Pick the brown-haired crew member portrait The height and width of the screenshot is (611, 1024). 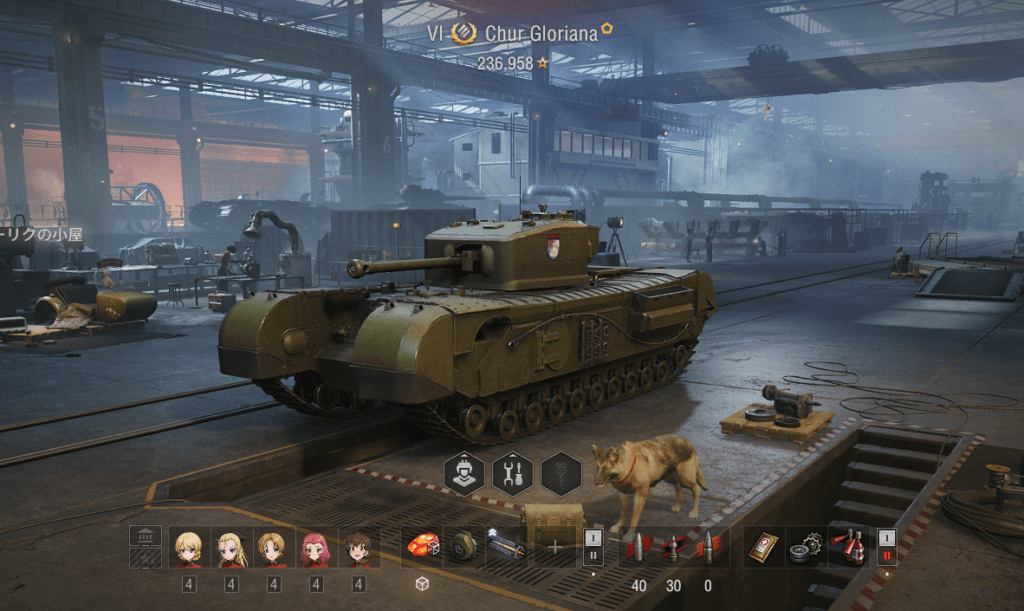[358, 548]
